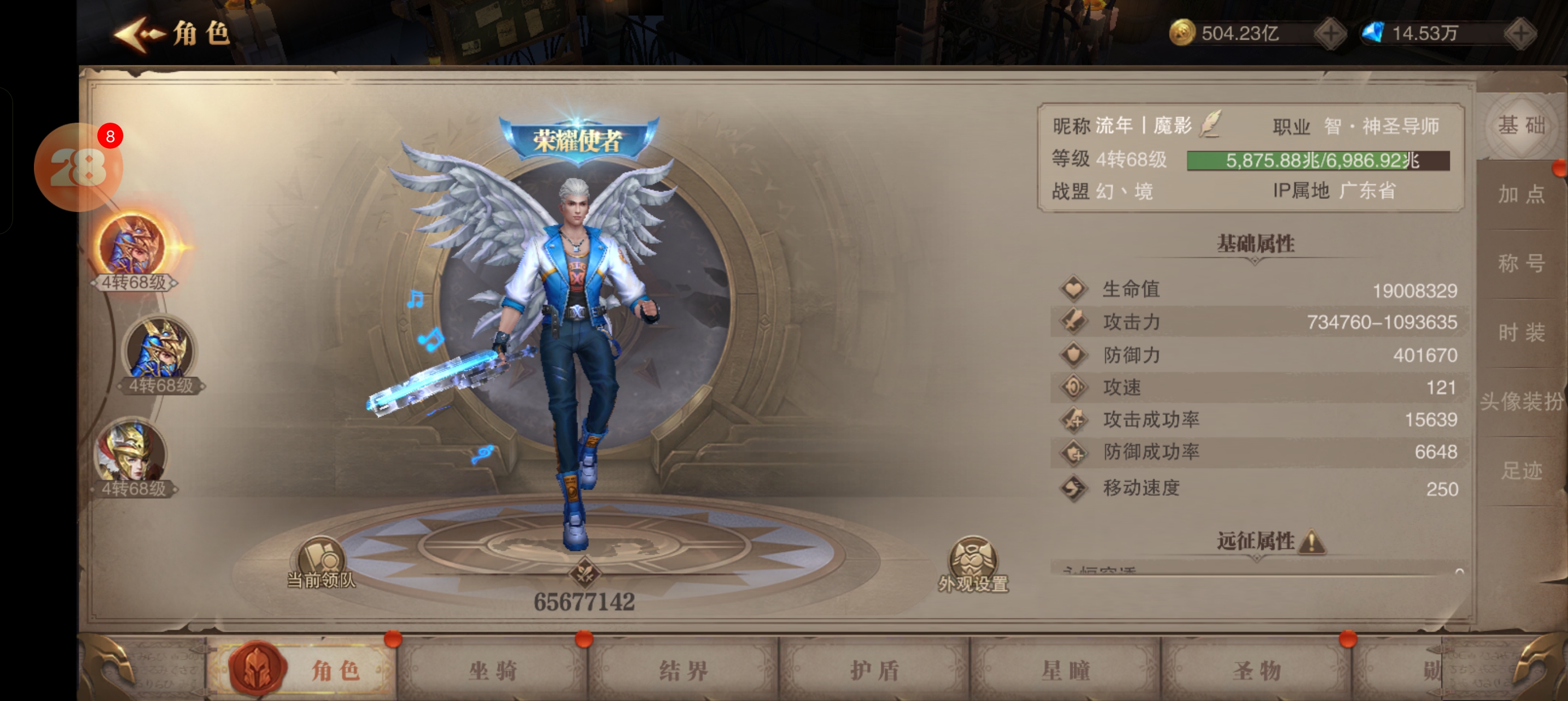1568x701 pixels.
Task: Open the 时装 side tab
Action: pos(1520,332)
